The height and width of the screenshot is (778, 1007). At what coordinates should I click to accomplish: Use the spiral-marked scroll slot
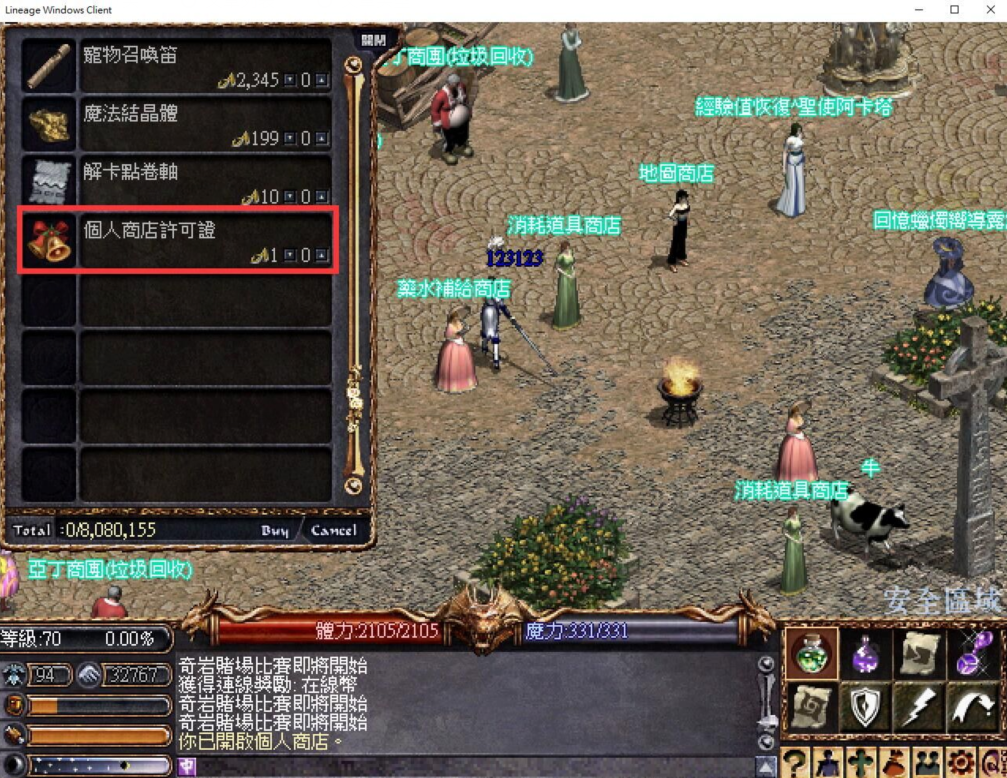814,706
